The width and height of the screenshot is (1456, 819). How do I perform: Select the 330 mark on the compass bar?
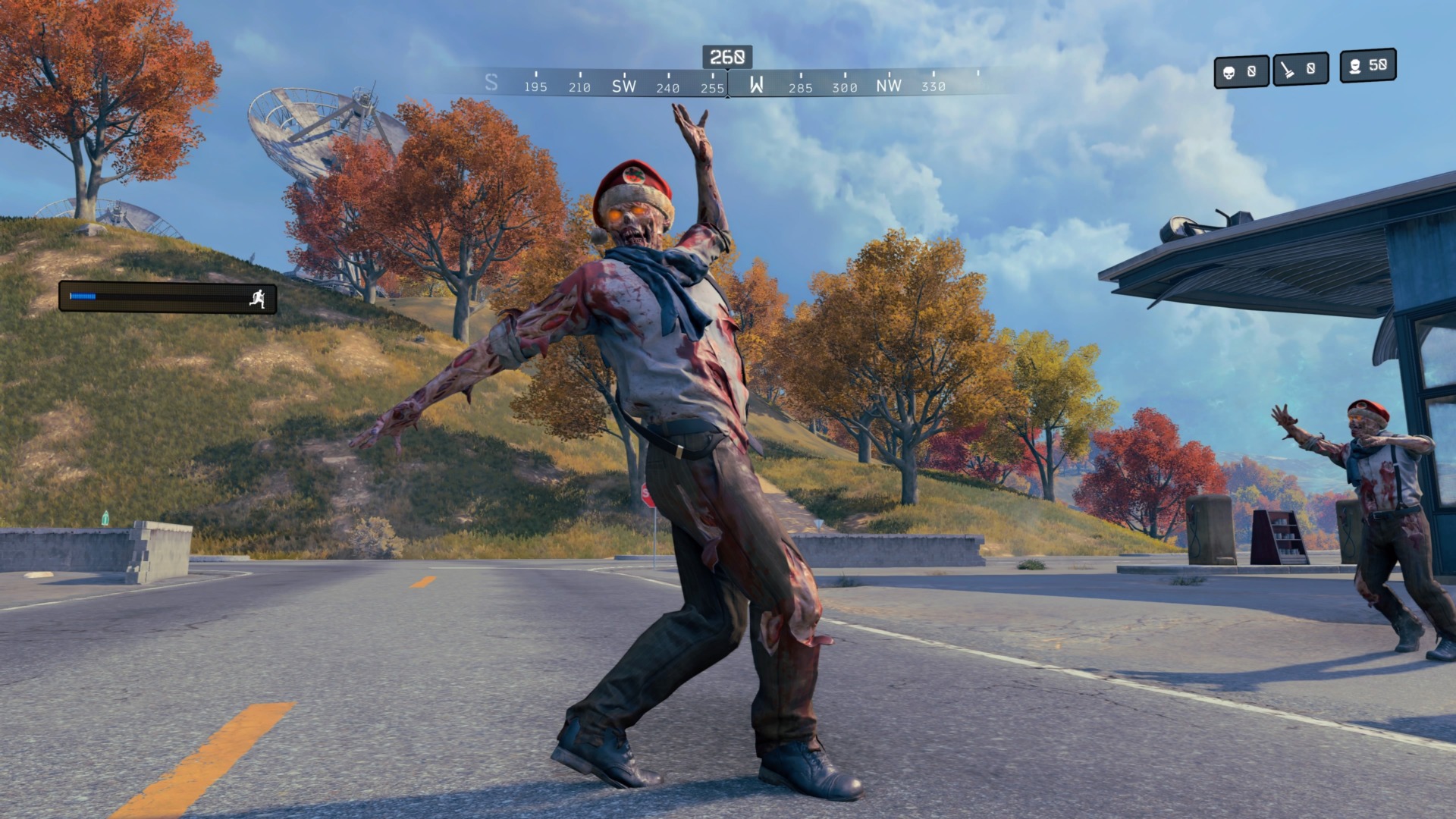(x=934, y=87)
